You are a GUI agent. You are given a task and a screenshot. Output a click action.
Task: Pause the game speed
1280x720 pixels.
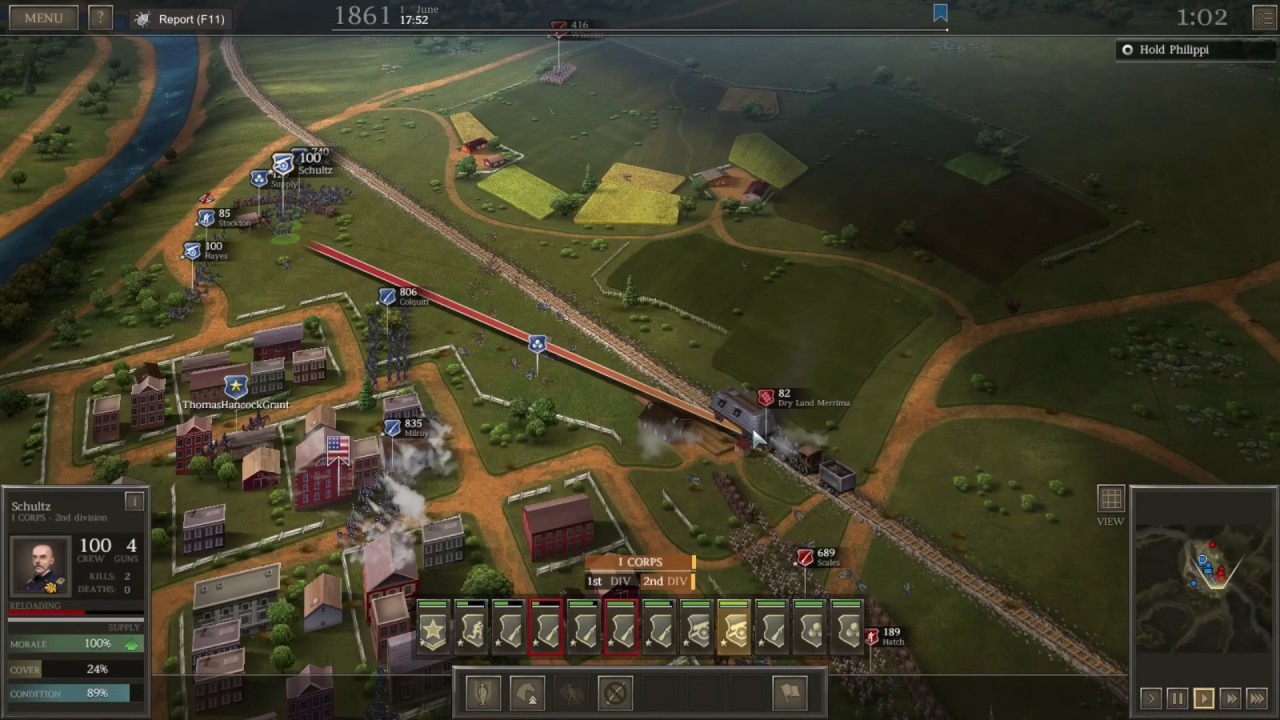pos(1177,699)
